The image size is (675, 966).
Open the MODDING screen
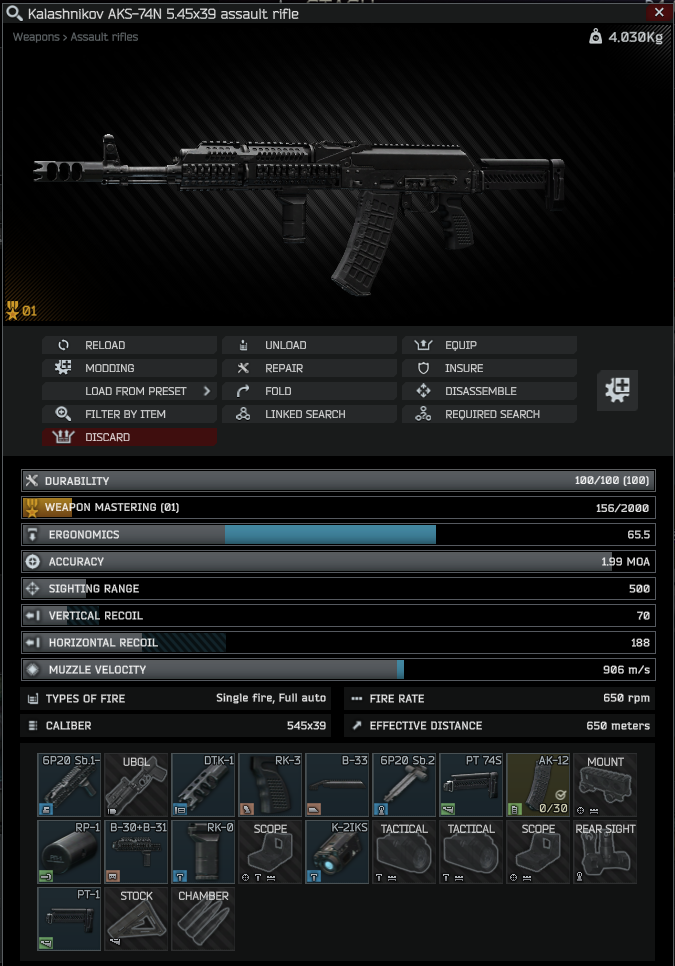tap(129, 368)
